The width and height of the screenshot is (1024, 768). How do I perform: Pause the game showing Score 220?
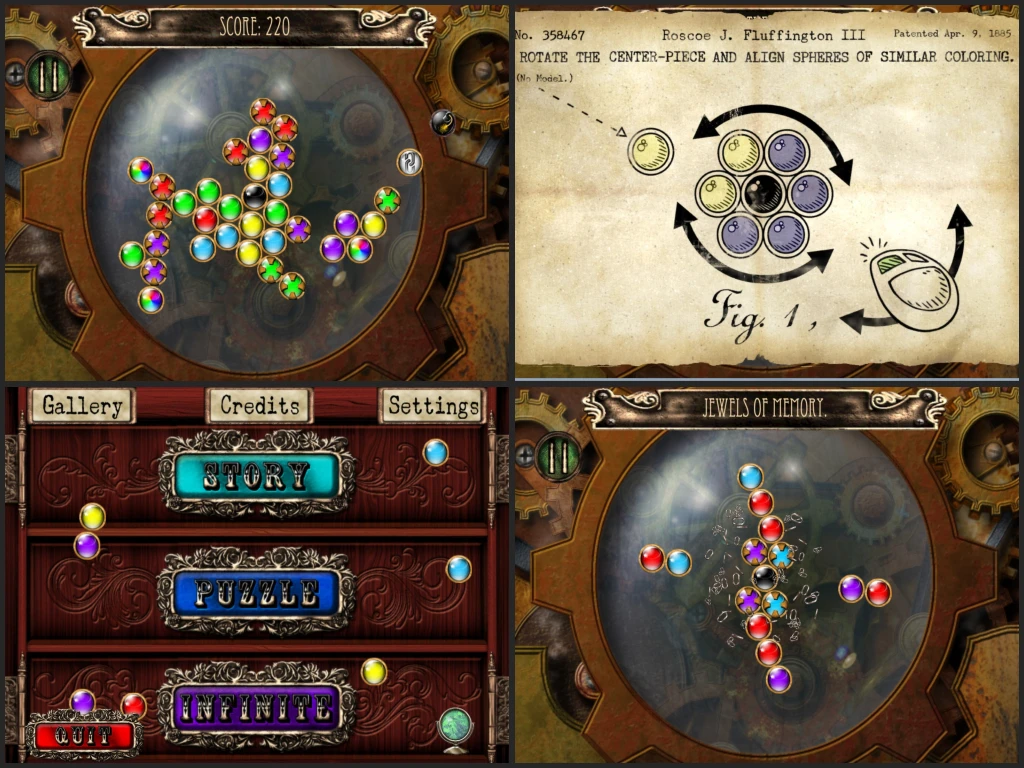coord(47,75)
